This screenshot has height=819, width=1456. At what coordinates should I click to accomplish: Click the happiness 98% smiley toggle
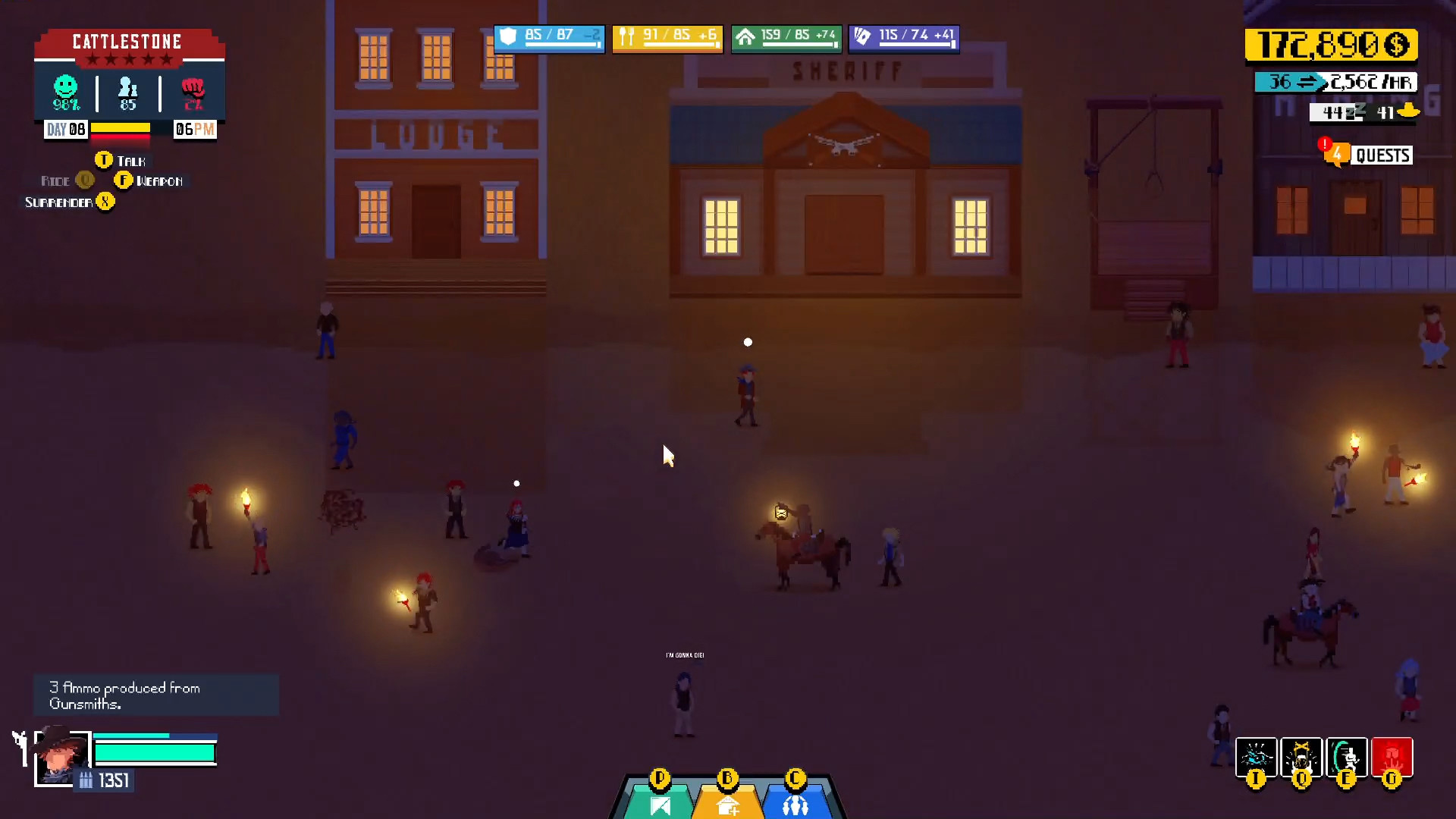click(65, 91)
